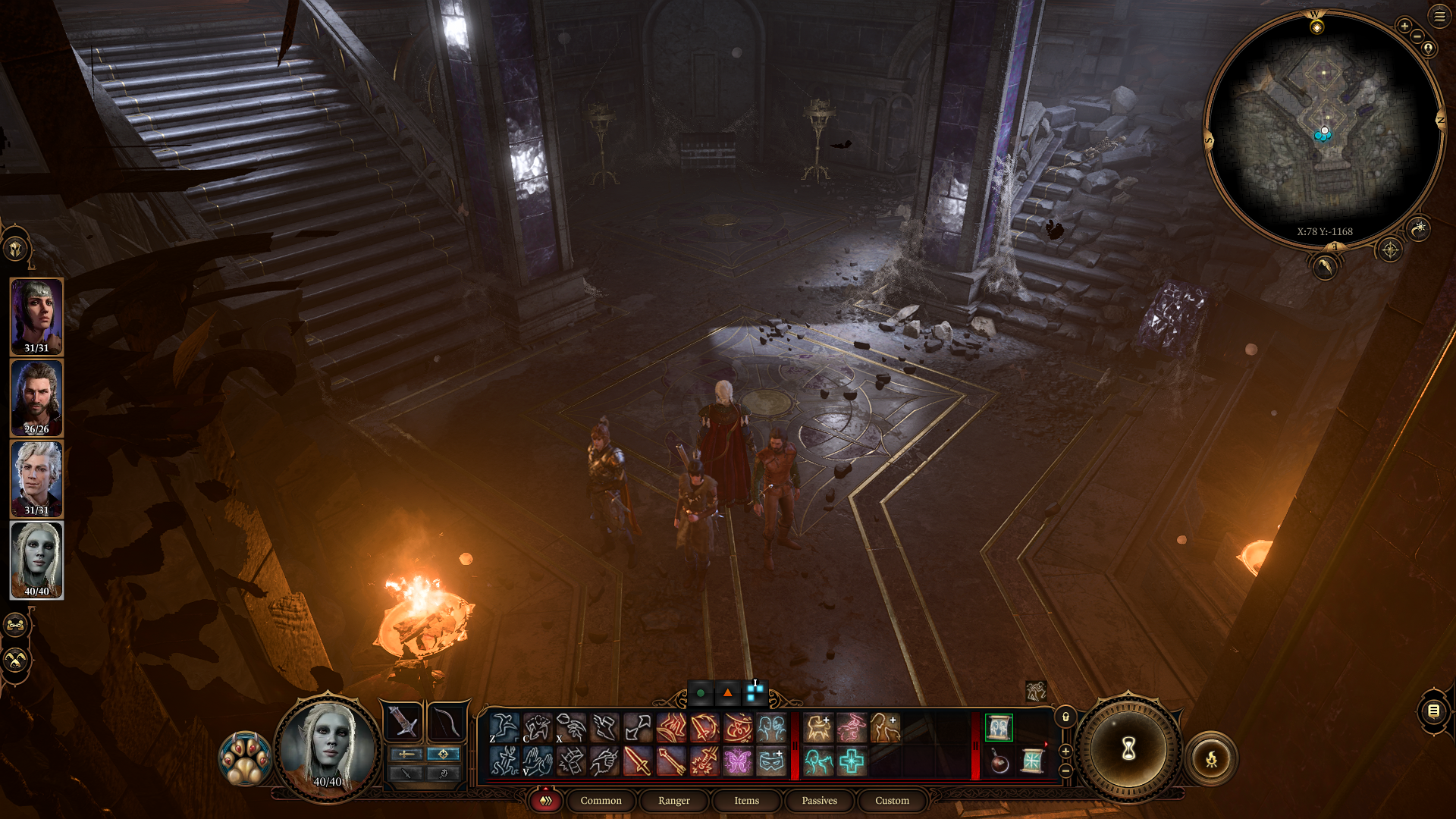The height and width of the screenshot is (819, 1456).
Task: Toggle the melee weapon set slot
Action: coord(402,723)
